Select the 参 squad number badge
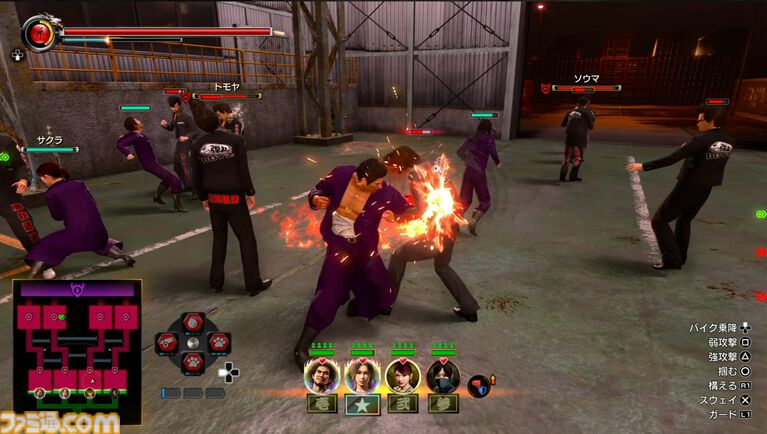Image resolution: width=767 pixels, height=434 pixels. click(442, 404)
